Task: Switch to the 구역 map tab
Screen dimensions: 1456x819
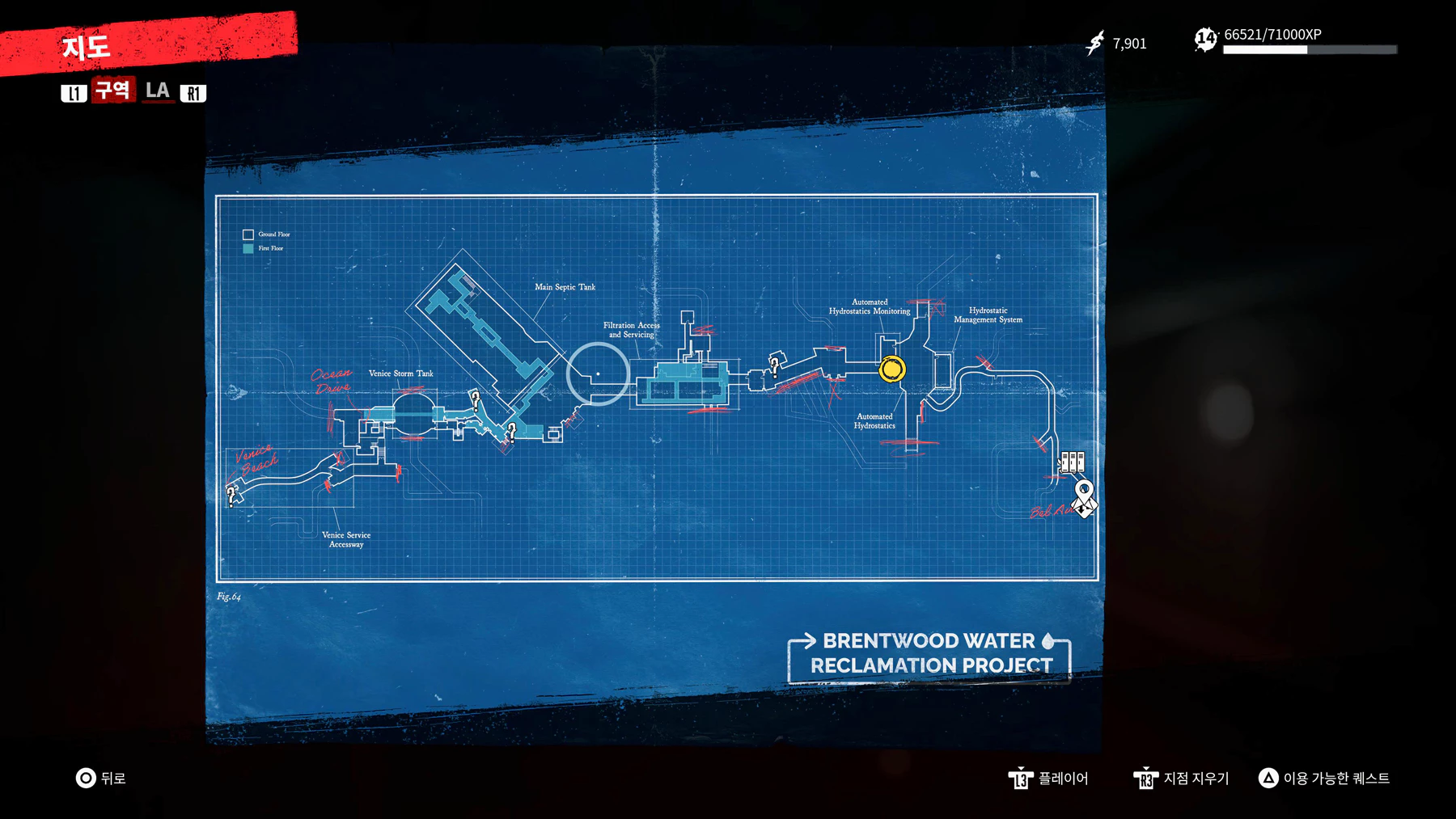Action: coord(112,90)
